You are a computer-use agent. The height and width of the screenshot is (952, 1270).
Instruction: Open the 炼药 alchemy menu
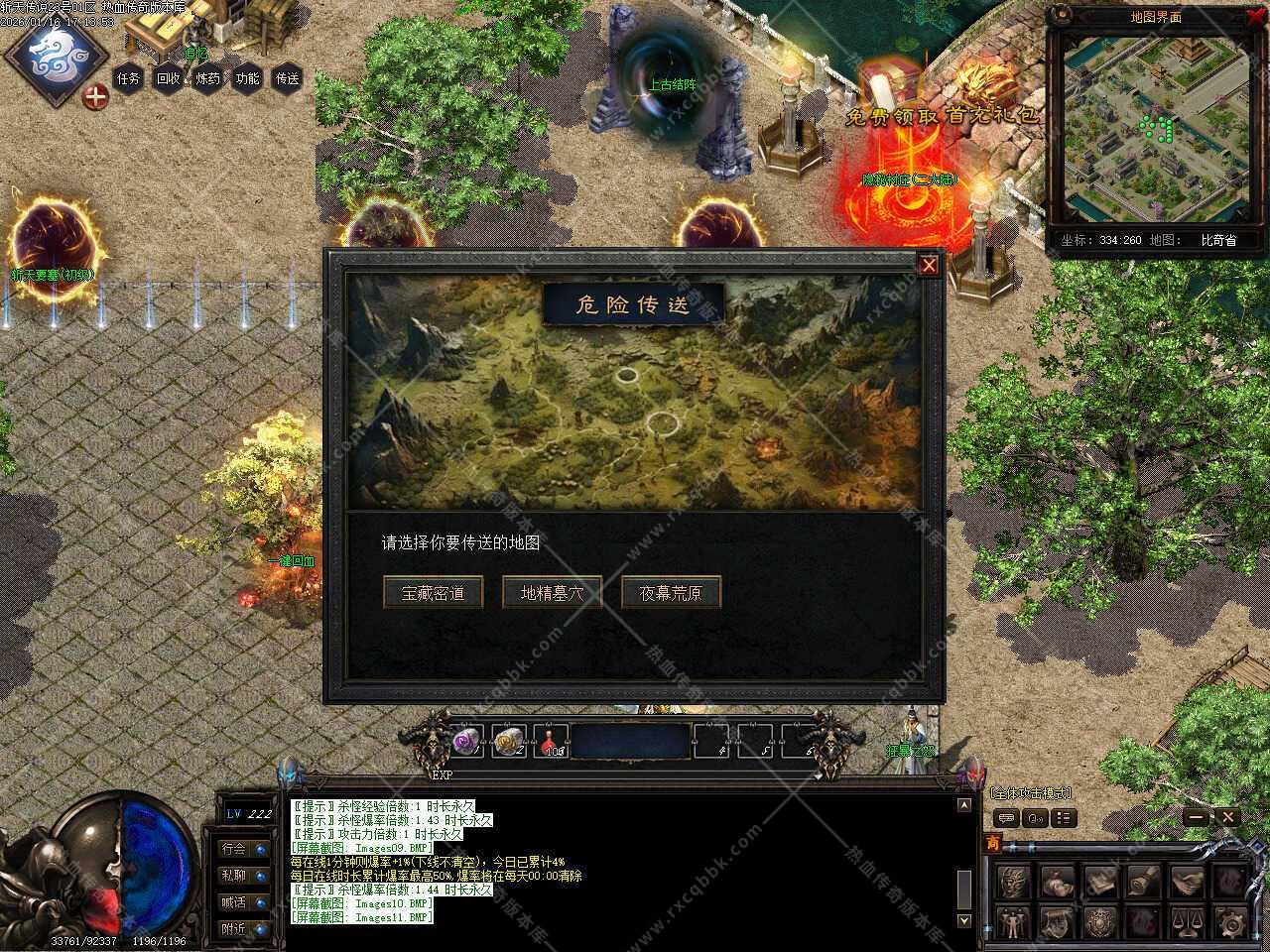click(208, 78)
